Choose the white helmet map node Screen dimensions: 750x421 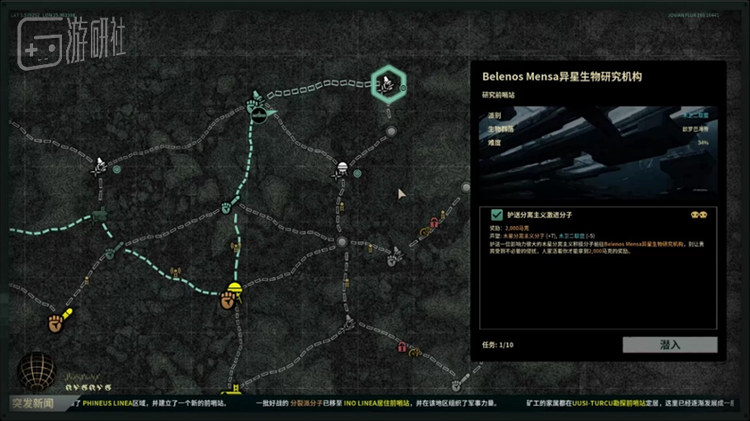coord(343,168)
